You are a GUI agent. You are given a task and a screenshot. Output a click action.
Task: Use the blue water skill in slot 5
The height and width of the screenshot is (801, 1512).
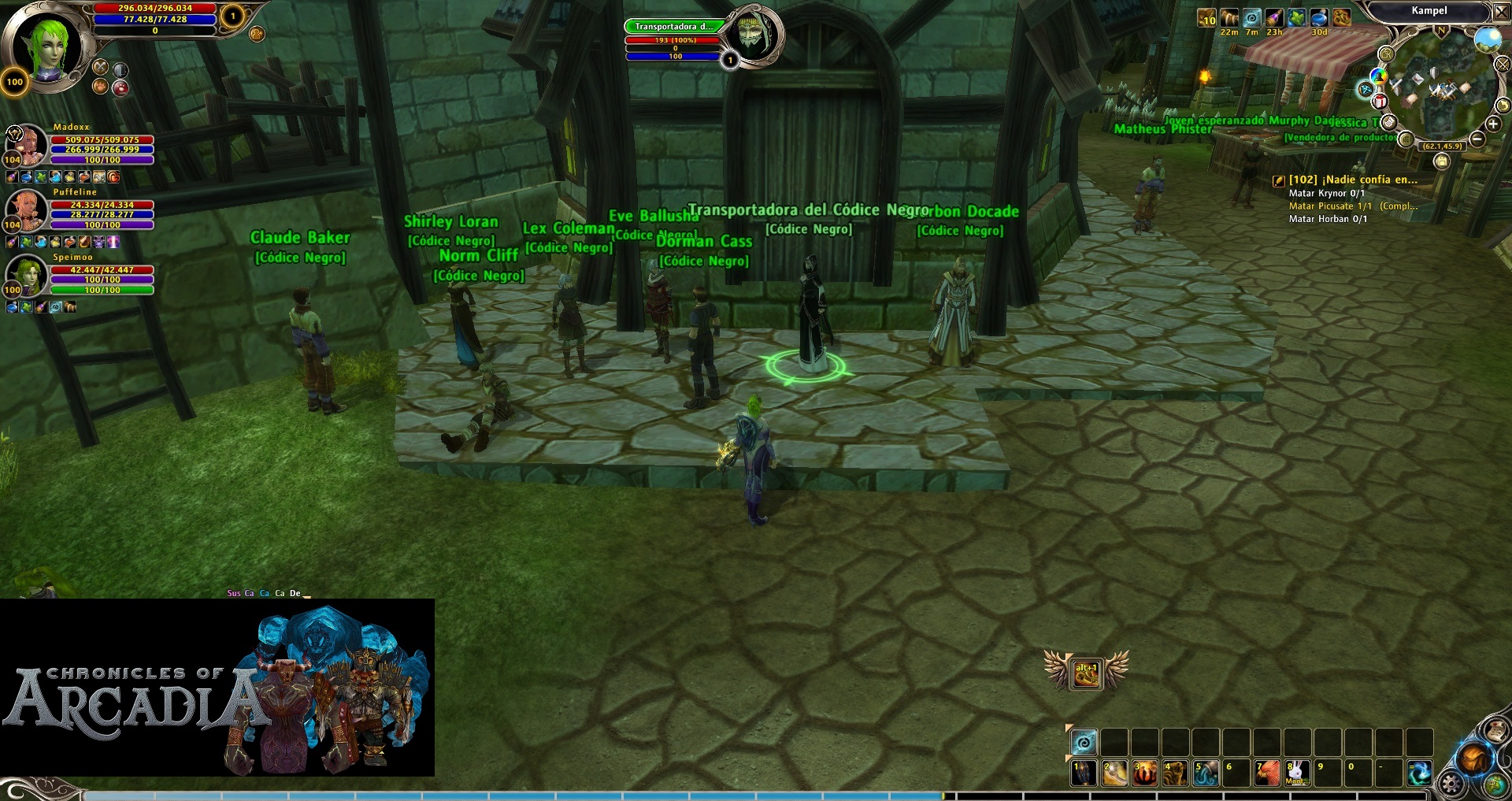click(1206, 773)
